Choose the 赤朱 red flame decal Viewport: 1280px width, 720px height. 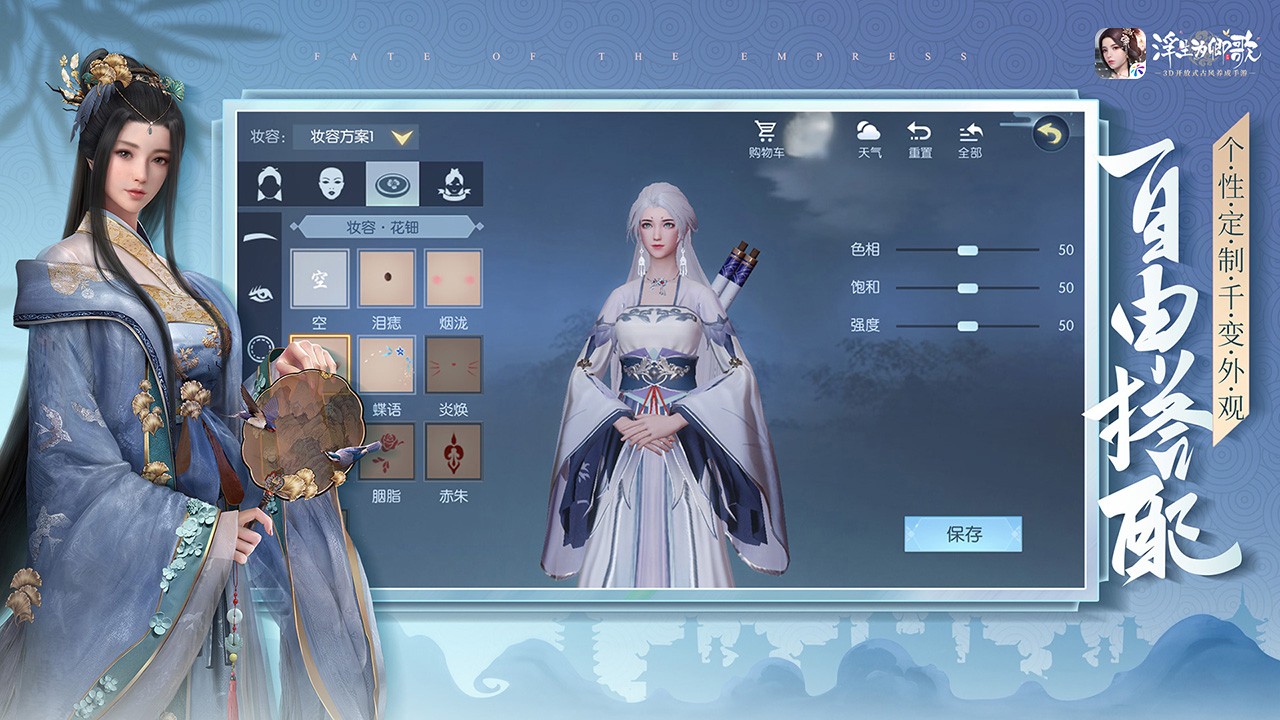point(453,451)
